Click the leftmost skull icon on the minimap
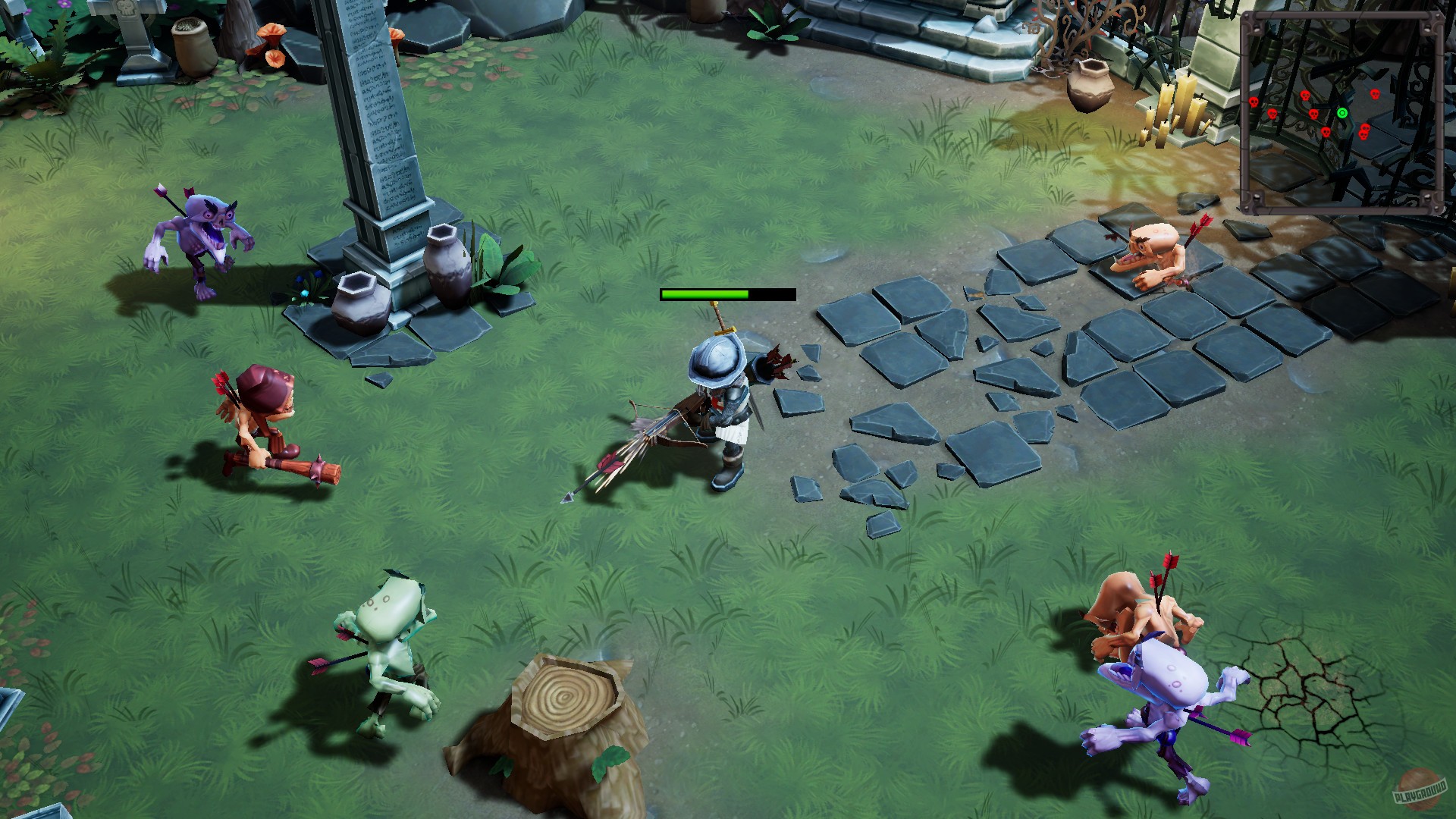Image resolution: width=1456 pixels, height=819 pixels. [x=1254, y=102]
